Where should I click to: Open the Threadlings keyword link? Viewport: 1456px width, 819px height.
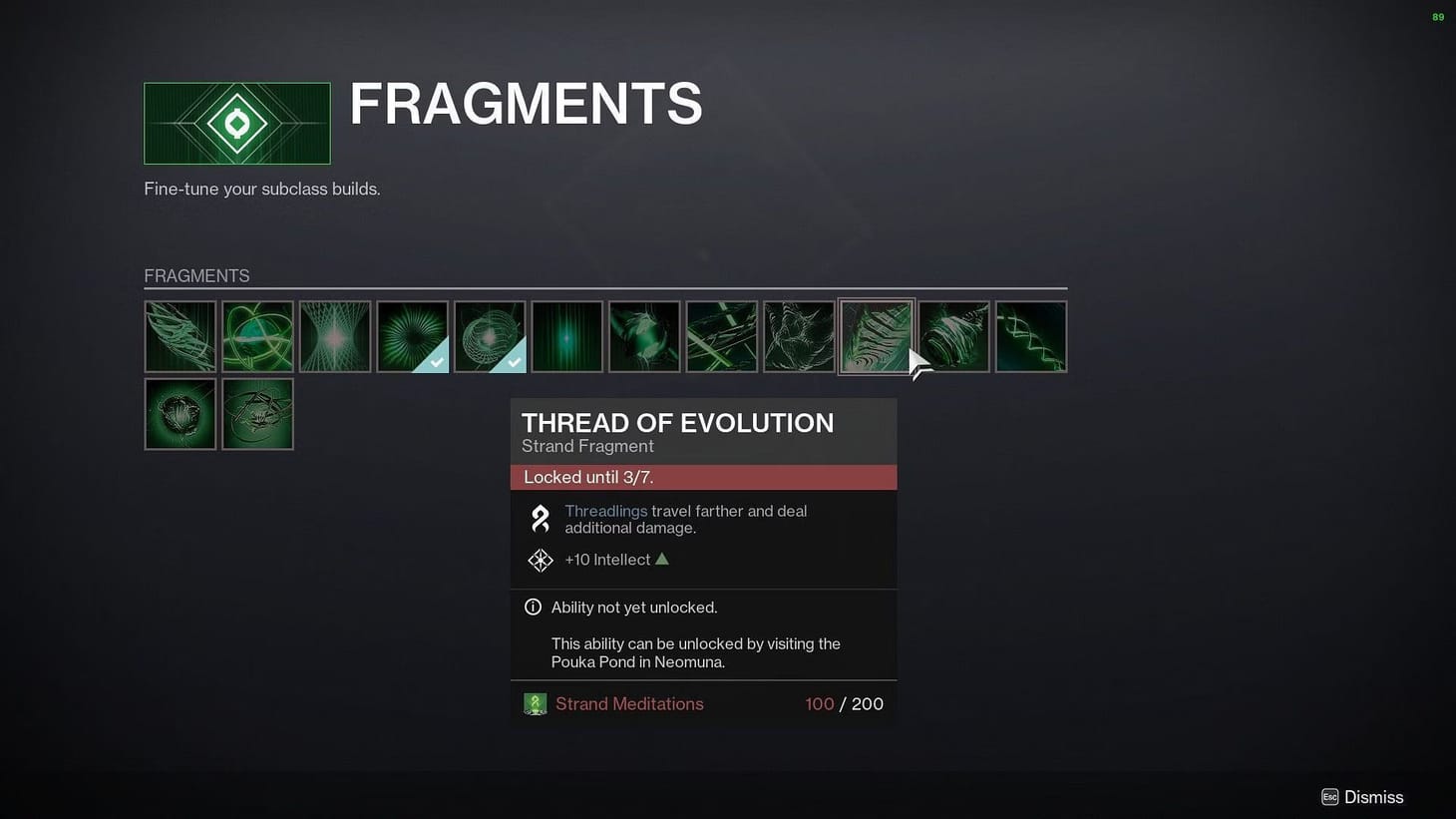(604, 511)
